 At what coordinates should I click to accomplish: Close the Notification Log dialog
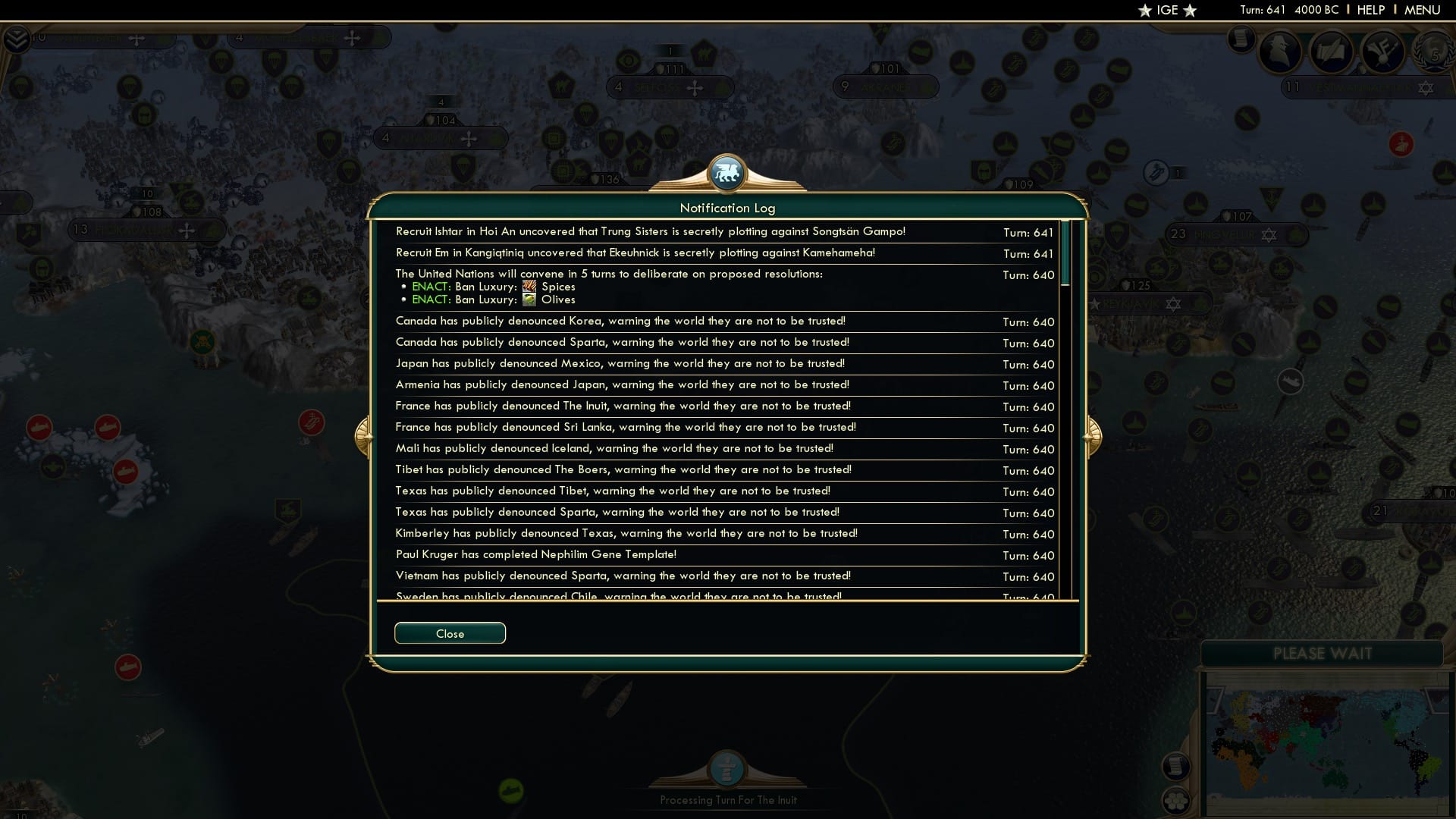[x=450, y=633]
